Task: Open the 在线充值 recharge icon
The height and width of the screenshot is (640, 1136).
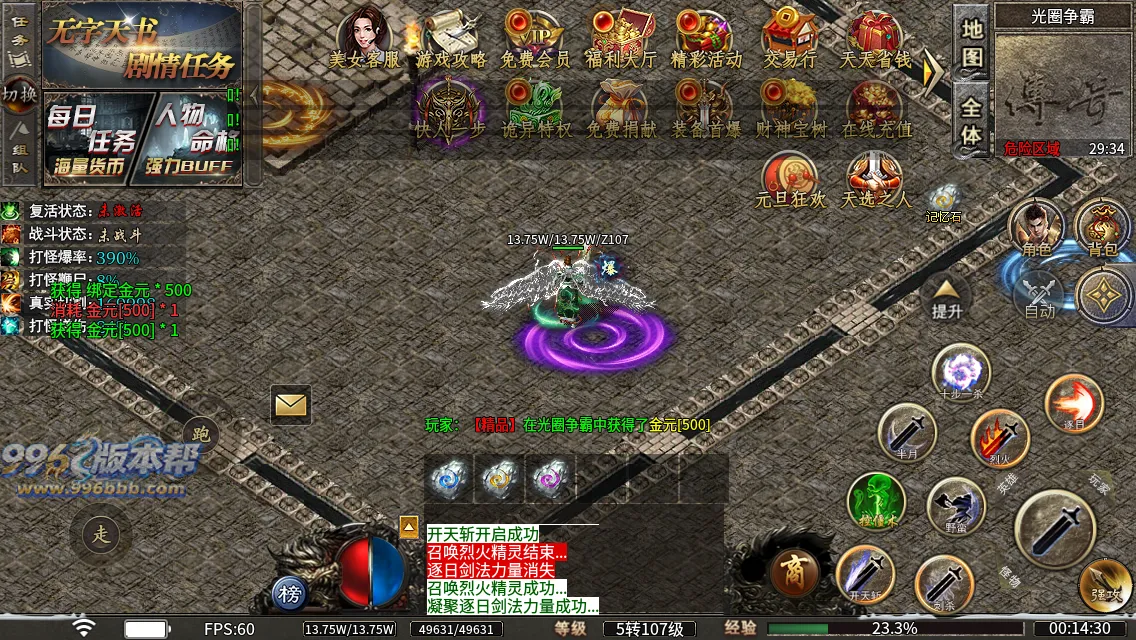Action: [x=876, y=108]
